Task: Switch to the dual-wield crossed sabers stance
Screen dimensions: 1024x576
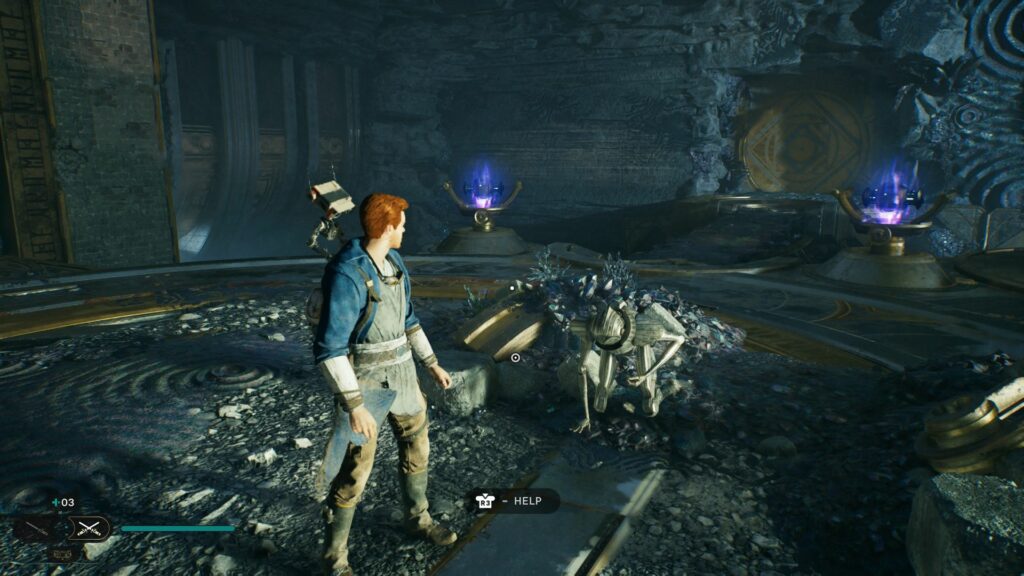Action: [89, 528]
